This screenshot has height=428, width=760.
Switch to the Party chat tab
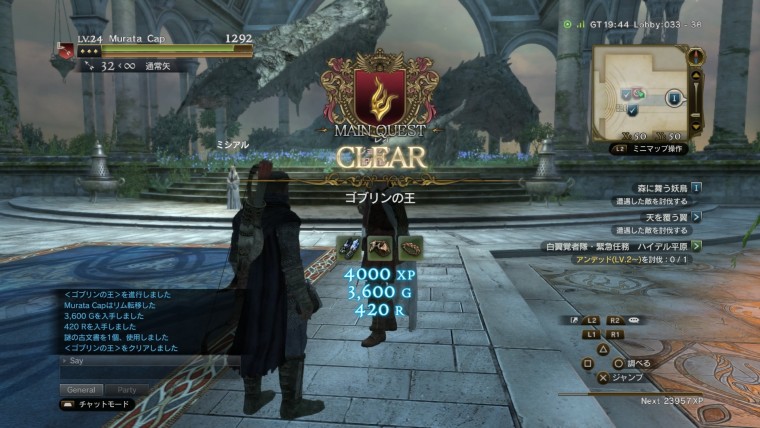pyautogui.click(x=127, y=389)
